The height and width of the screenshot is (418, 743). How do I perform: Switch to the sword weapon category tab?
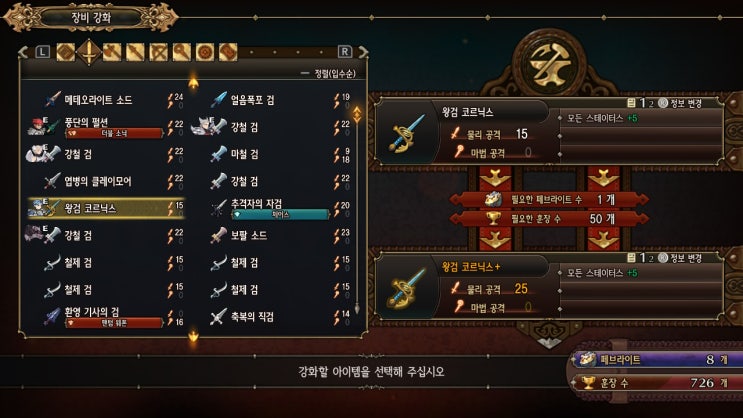click(x=89, y=51)
